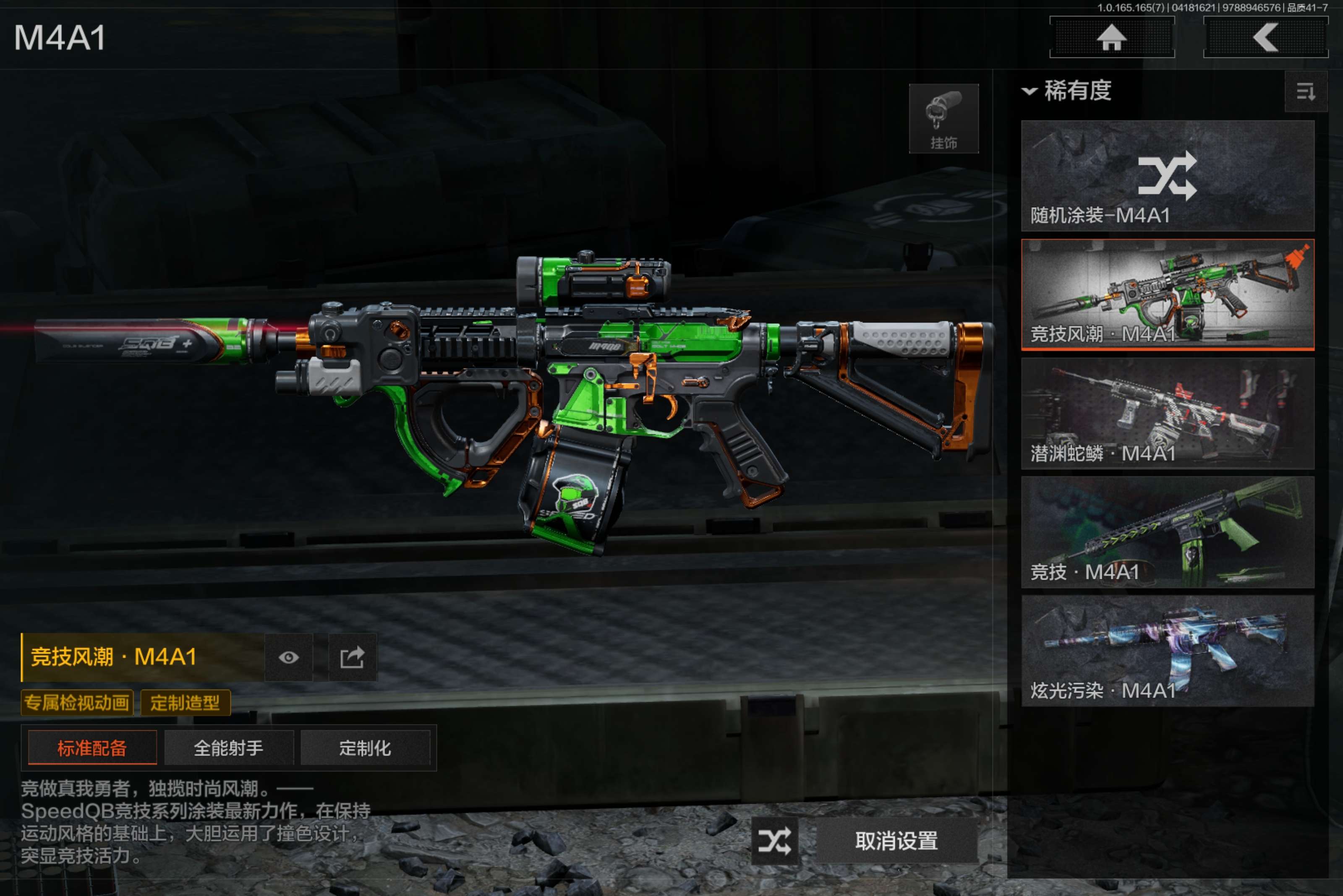Choose the 炫光污染·M4A1 skin
Screen dimensions: 1343x896
coord(1167,651)
